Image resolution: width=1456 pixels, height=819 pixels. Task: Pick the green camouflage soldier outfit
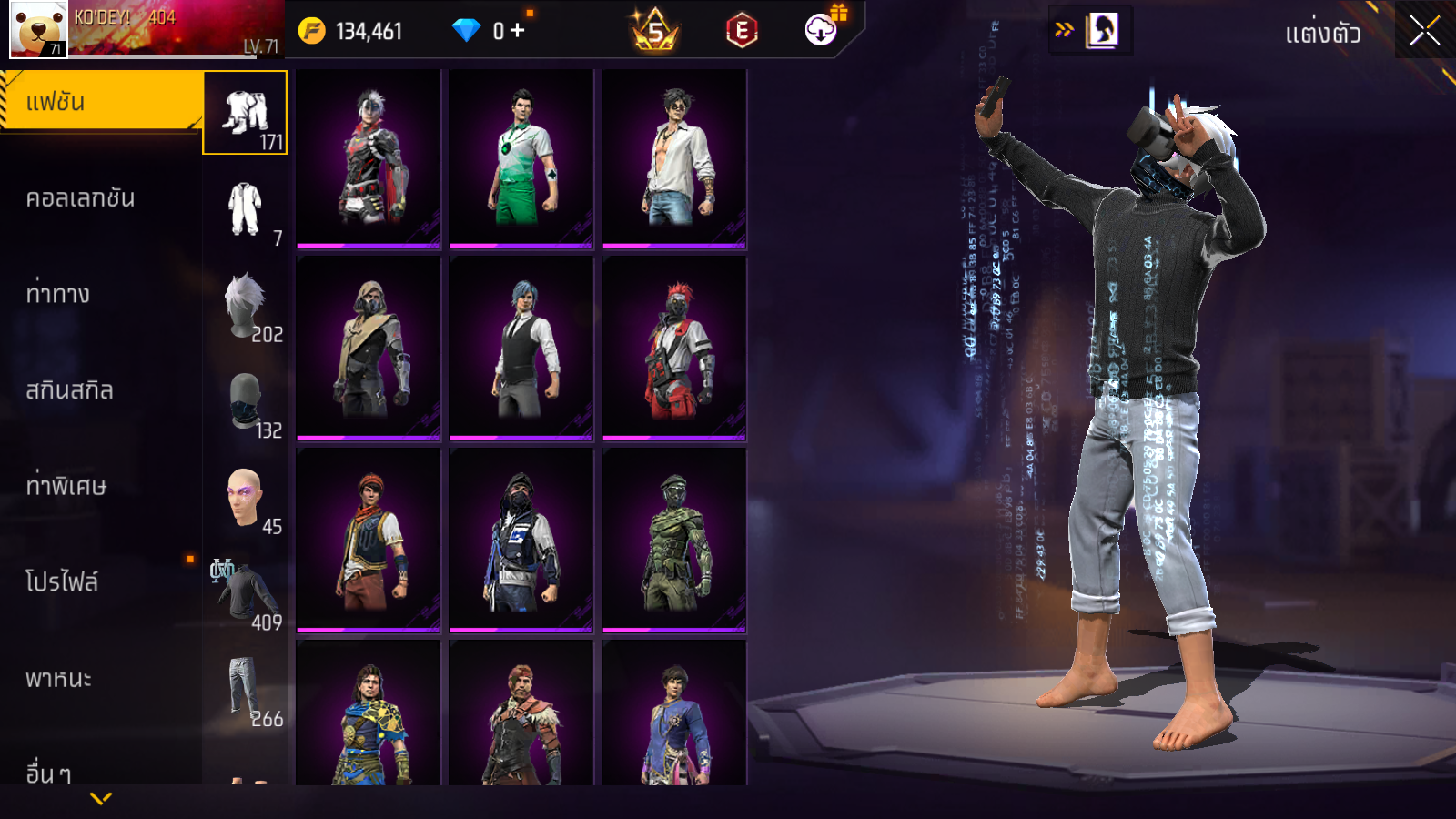(x=674, y=541)
